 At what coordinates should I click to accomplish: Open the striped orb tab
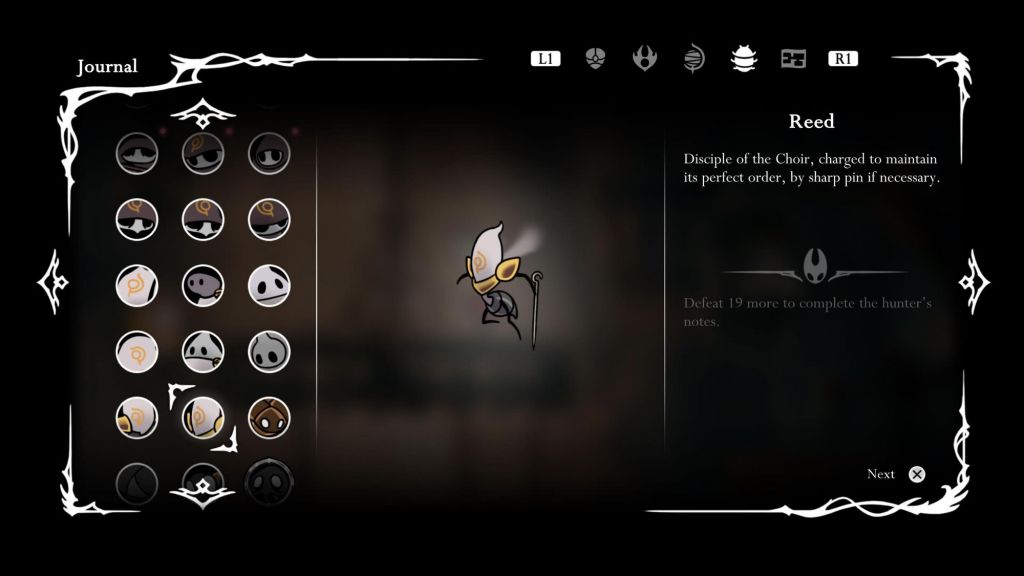point(694,59)
